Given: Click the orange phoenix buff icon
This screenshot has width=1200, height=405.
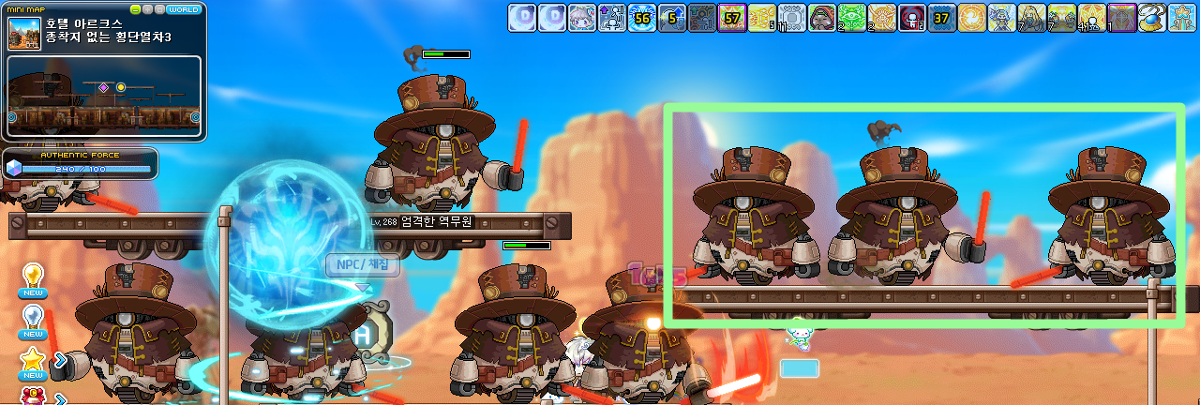Looking at the screenshot, I should [972, 17].
